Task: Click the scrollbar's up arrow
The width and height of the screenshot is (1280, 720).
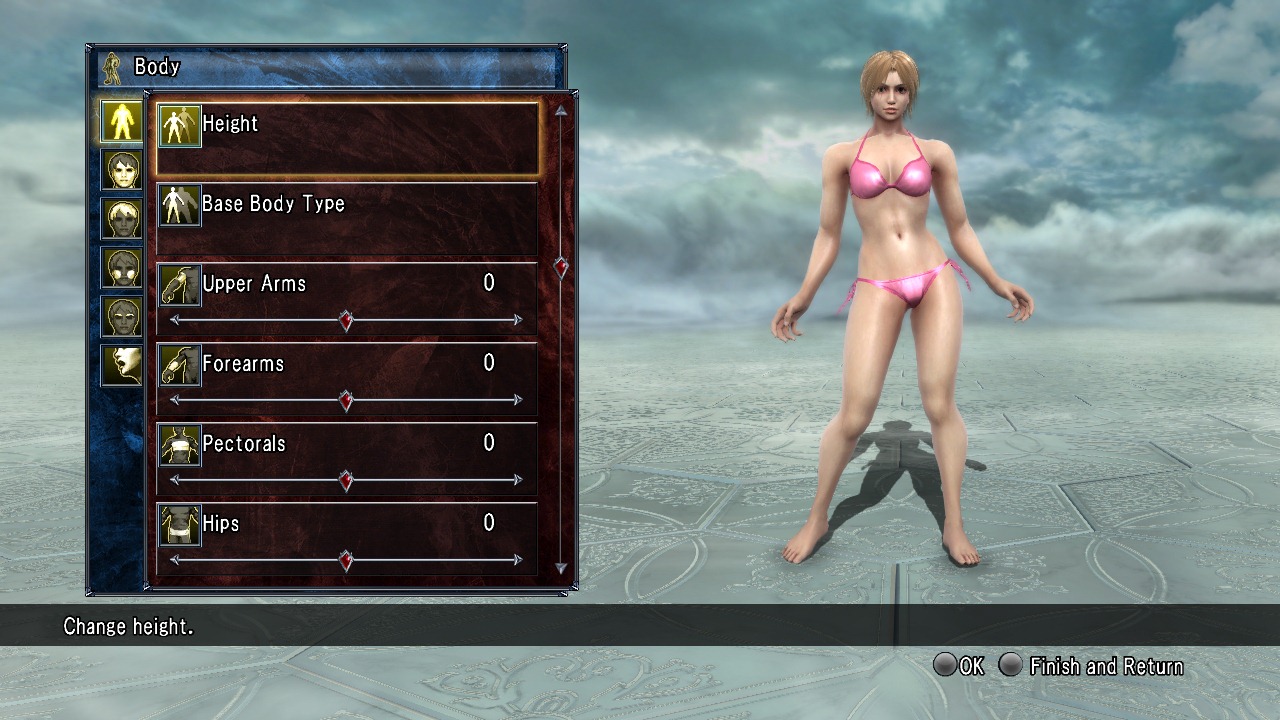Action: (x=561, y=111)
